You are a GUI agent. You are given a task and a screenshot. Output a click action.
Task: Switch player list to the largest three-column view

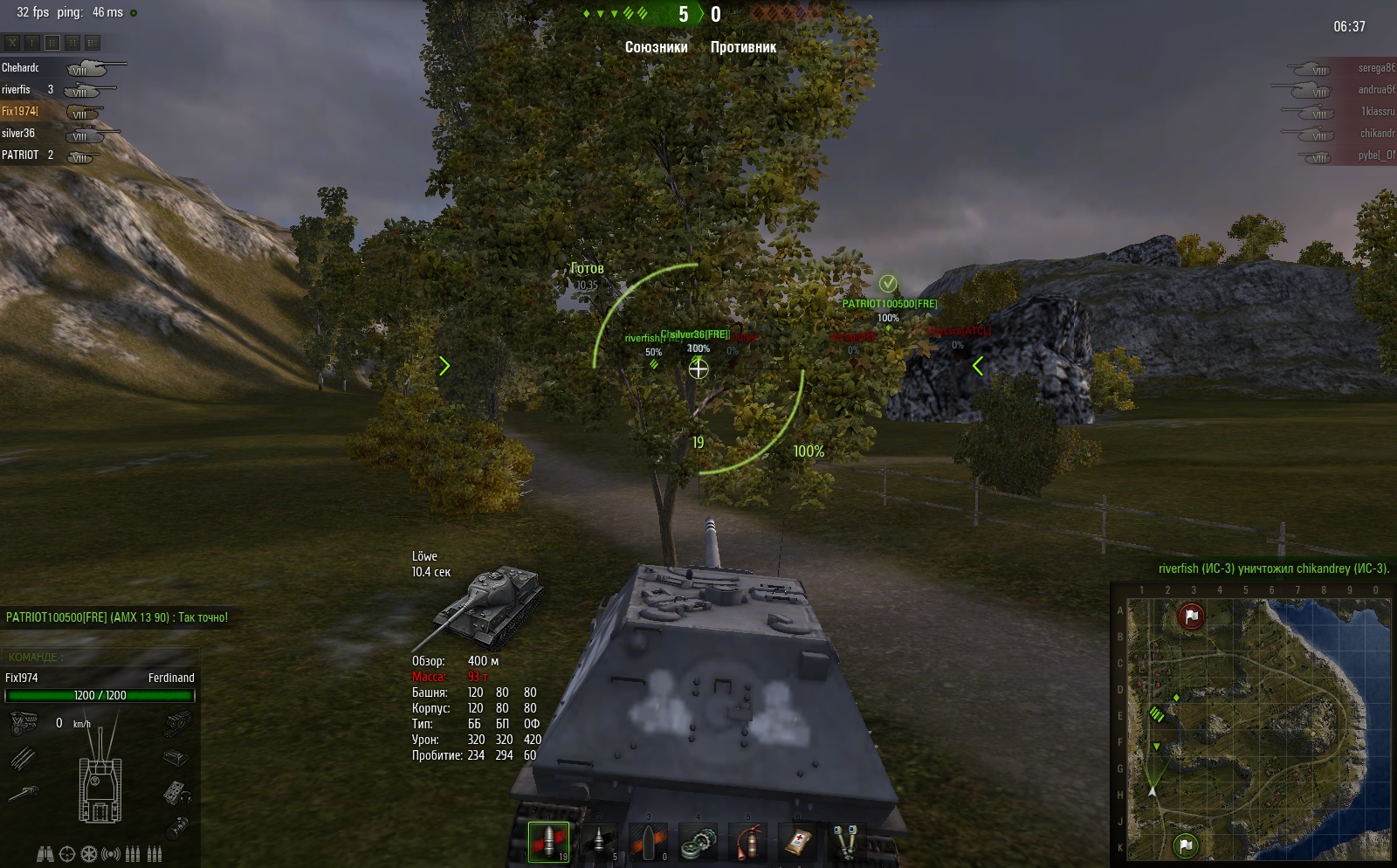(x=93, y=42)
